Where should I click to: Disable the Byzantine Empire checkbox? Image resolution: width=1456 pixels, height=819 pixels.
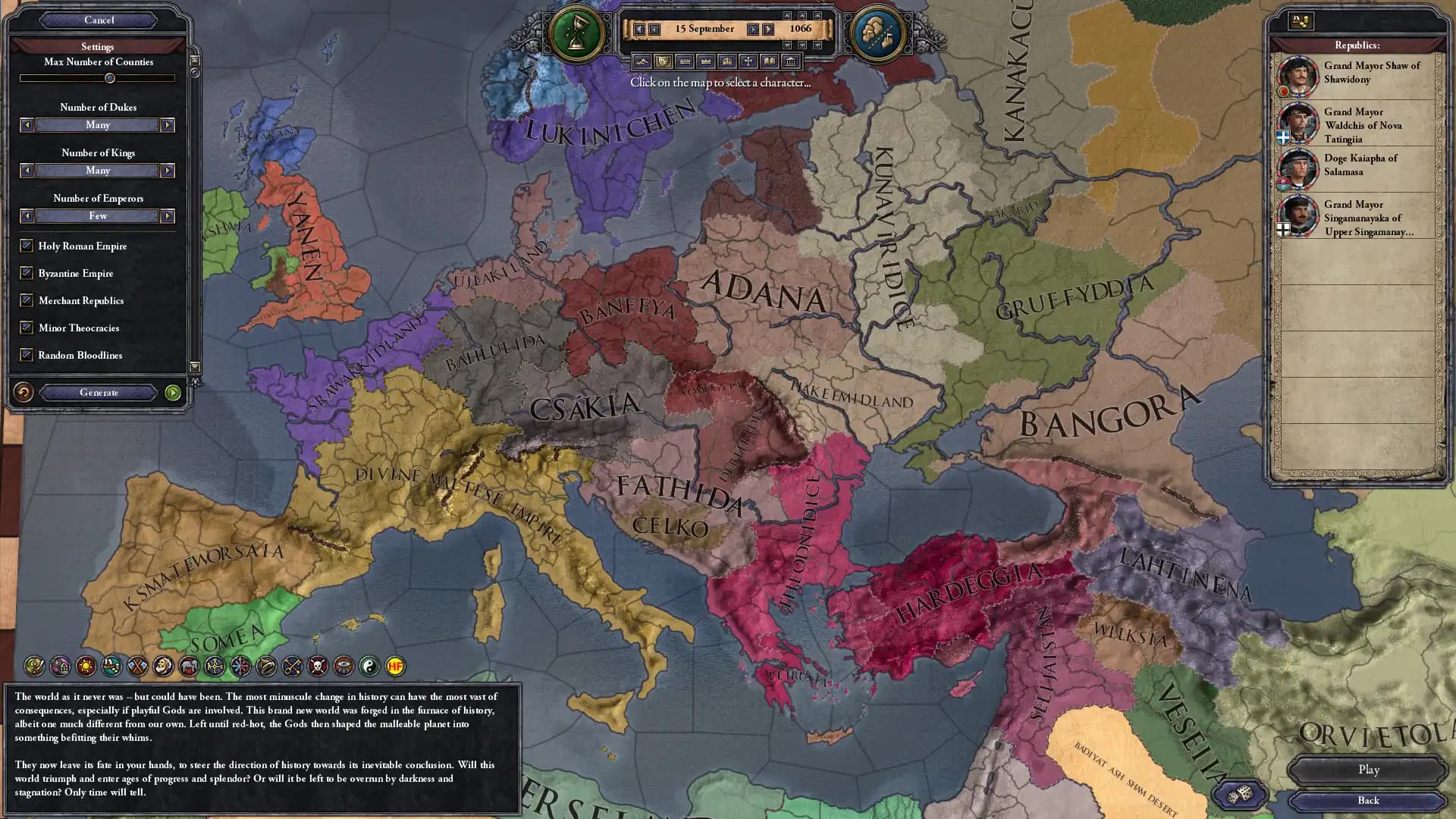(27, 273)
